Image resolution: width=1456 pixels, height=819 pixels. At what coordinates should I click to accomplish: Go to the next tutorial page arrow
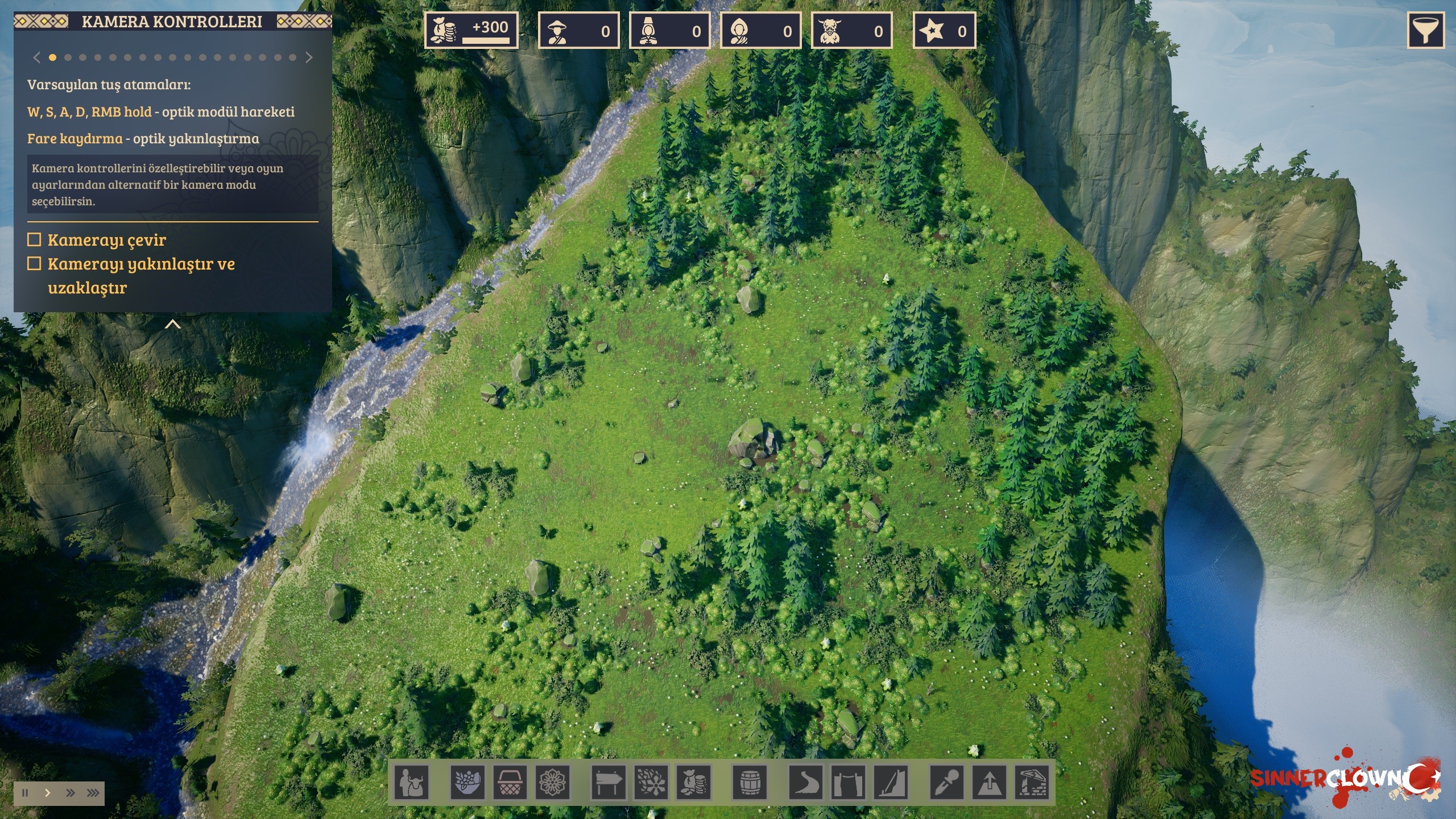(x=309, y=57)
